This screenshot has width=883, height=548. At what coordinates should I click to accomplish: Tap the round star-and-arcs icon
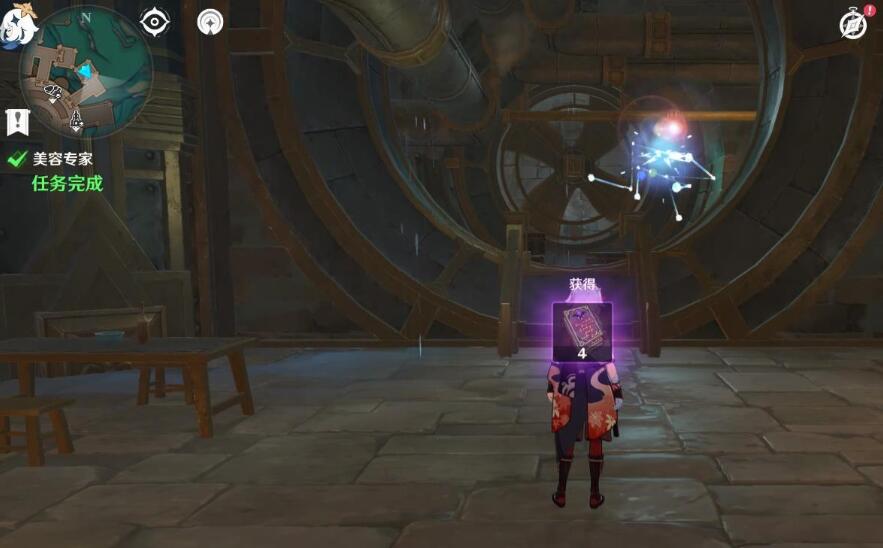210,21
